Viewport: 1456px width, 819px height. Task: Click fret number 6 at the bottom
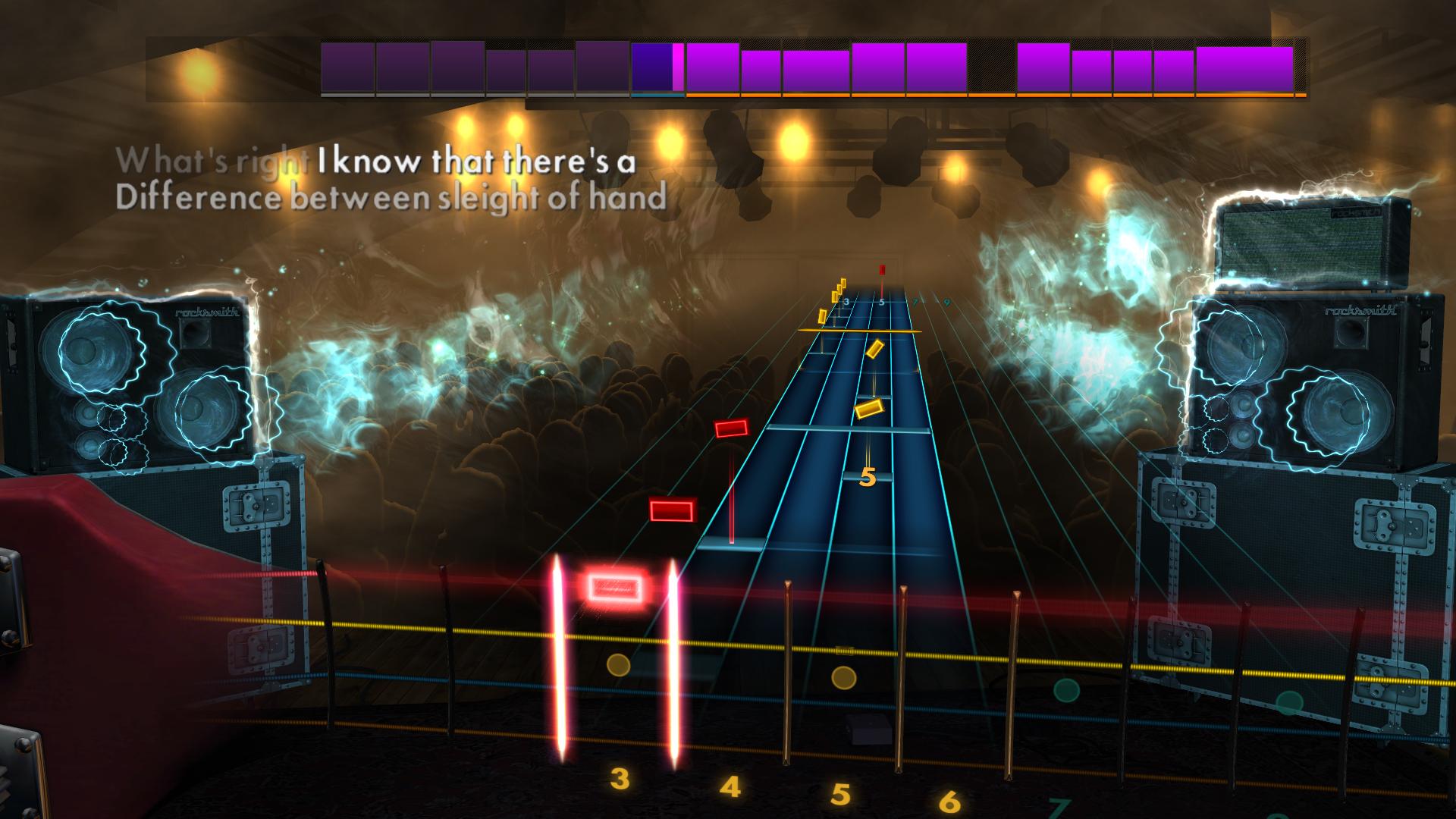pos(951,799)
